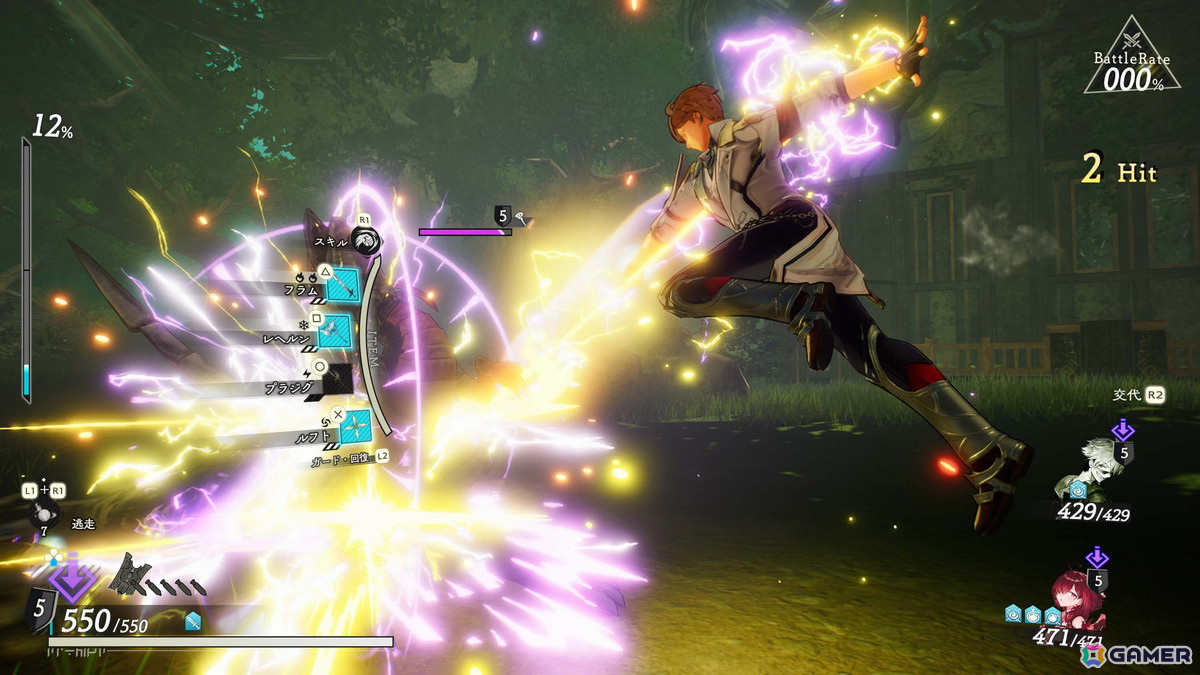
Task: Click the 逃走 escape icon
Action: click(44, 516)
